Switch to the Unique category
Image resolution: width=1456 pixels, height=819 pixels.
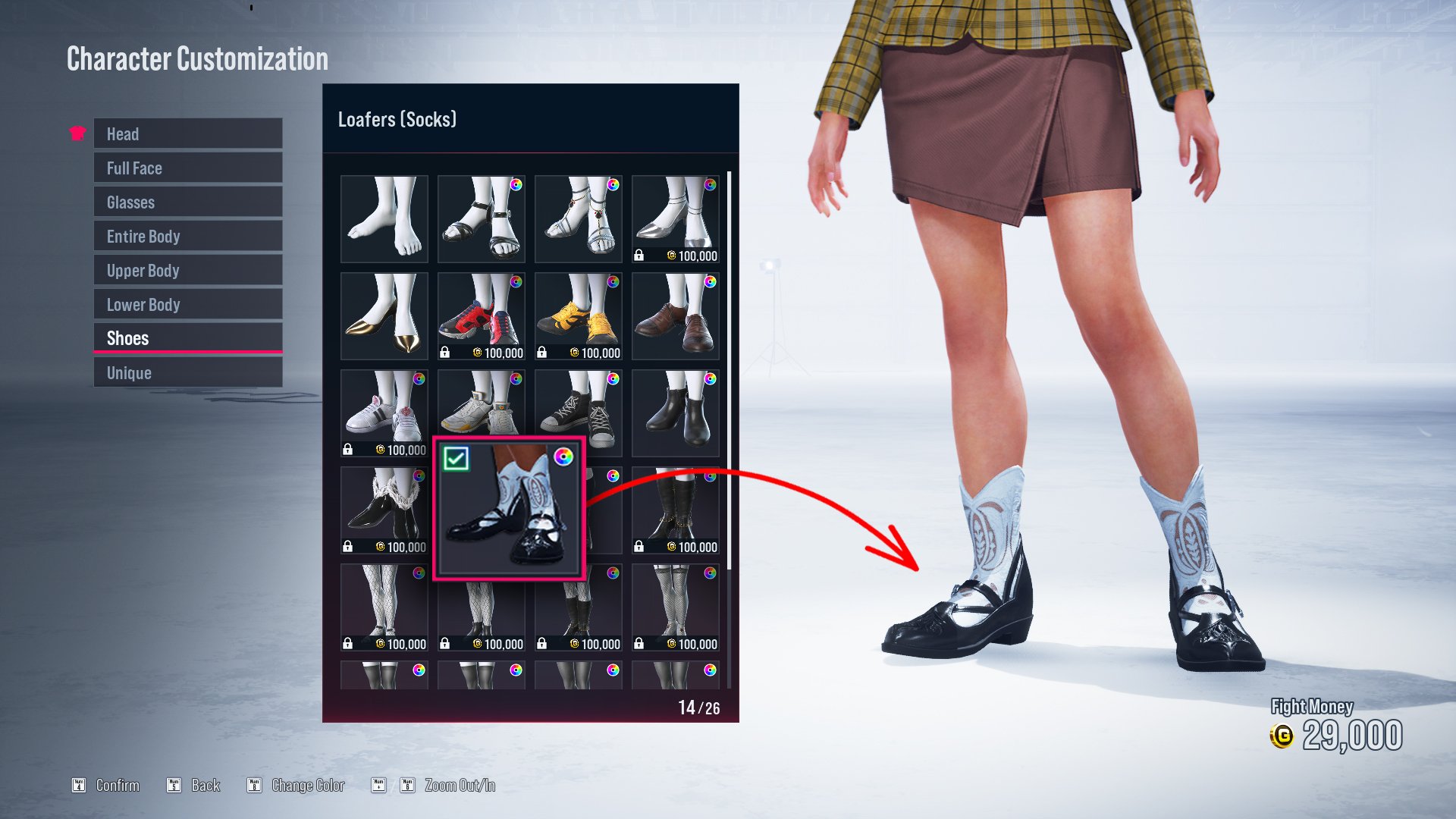[187, 372]
